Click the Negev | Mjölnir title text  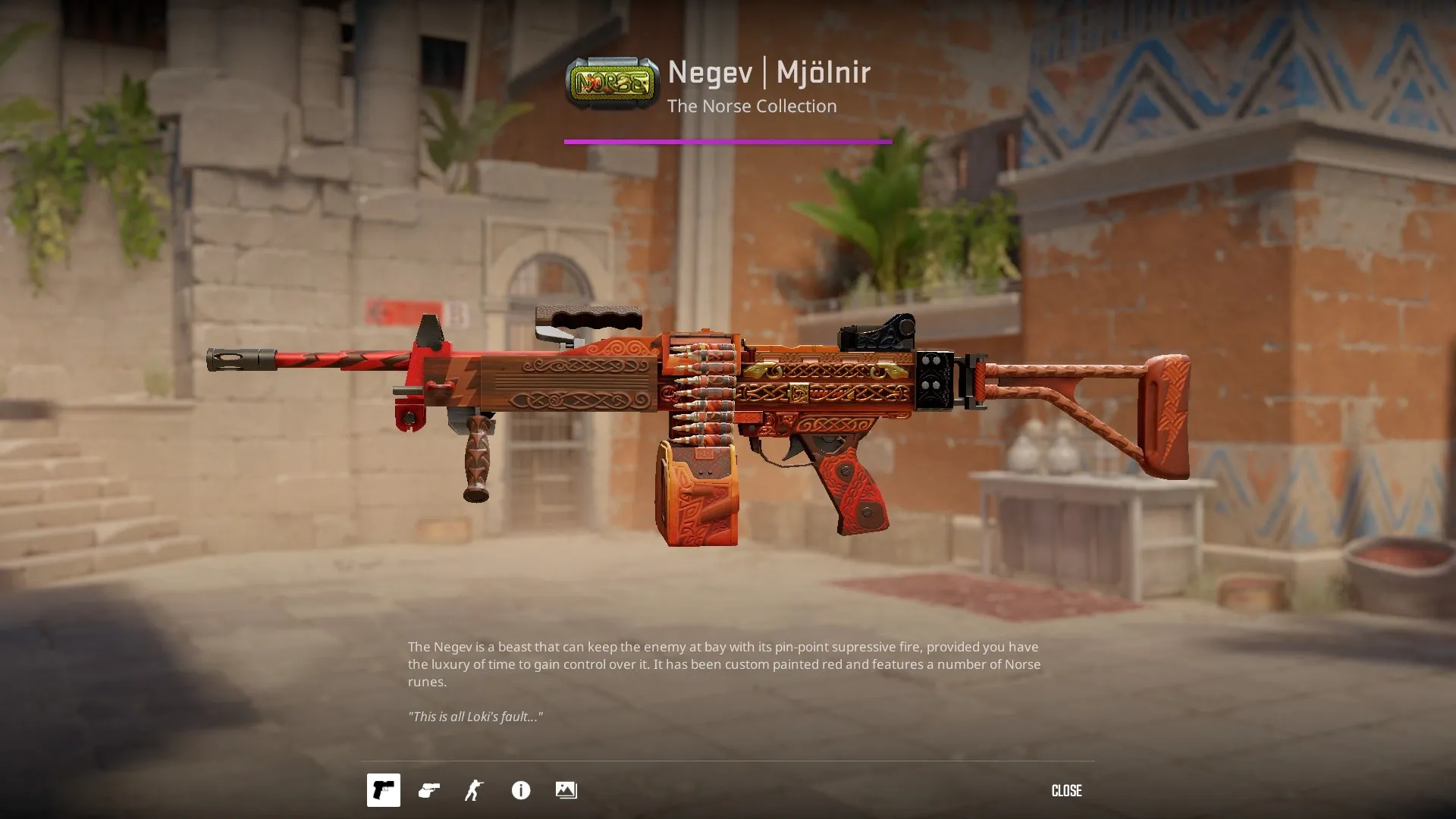[768, 73]
